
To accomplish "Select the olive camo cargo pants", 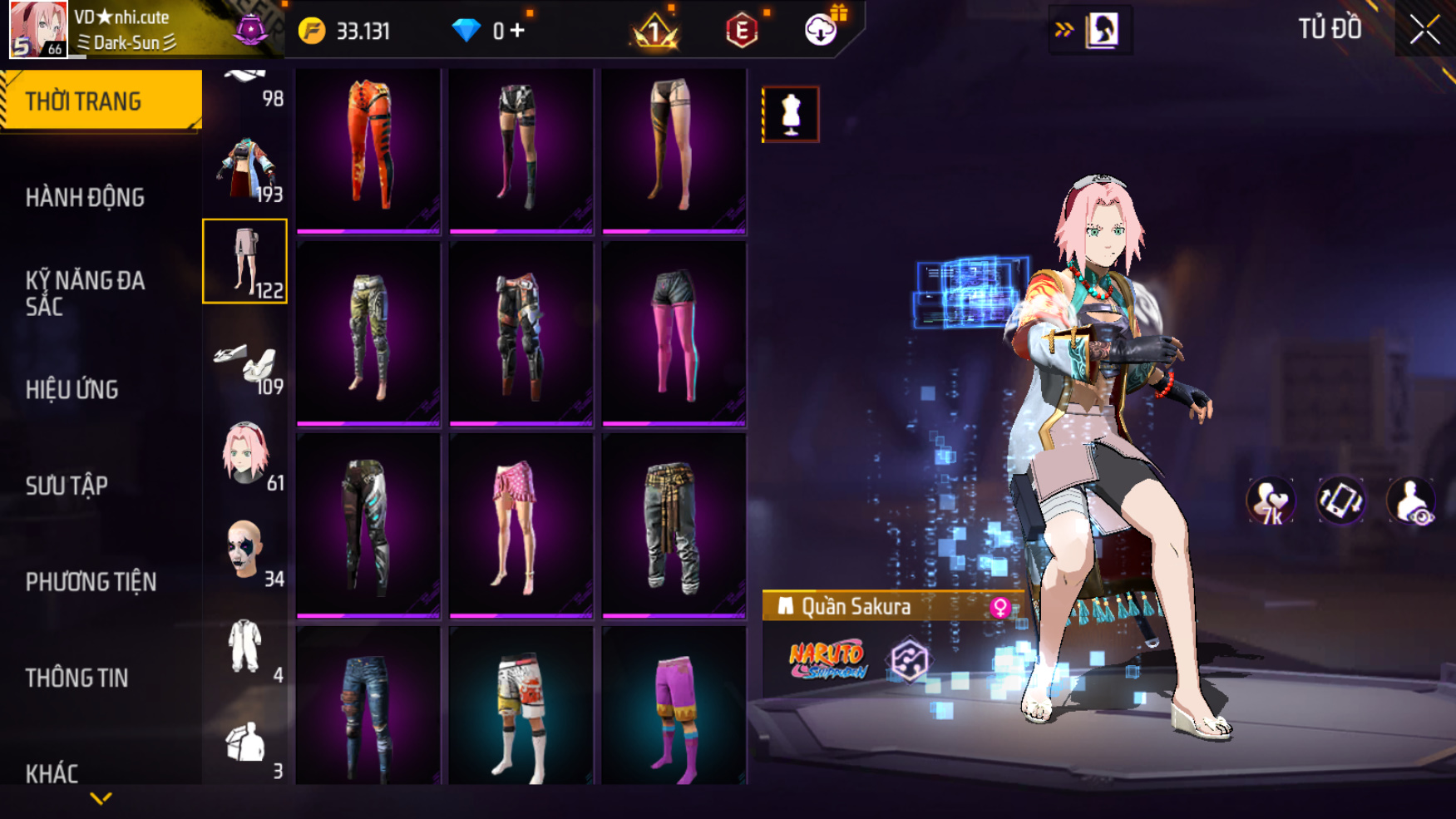I will [x=368, y=334].
